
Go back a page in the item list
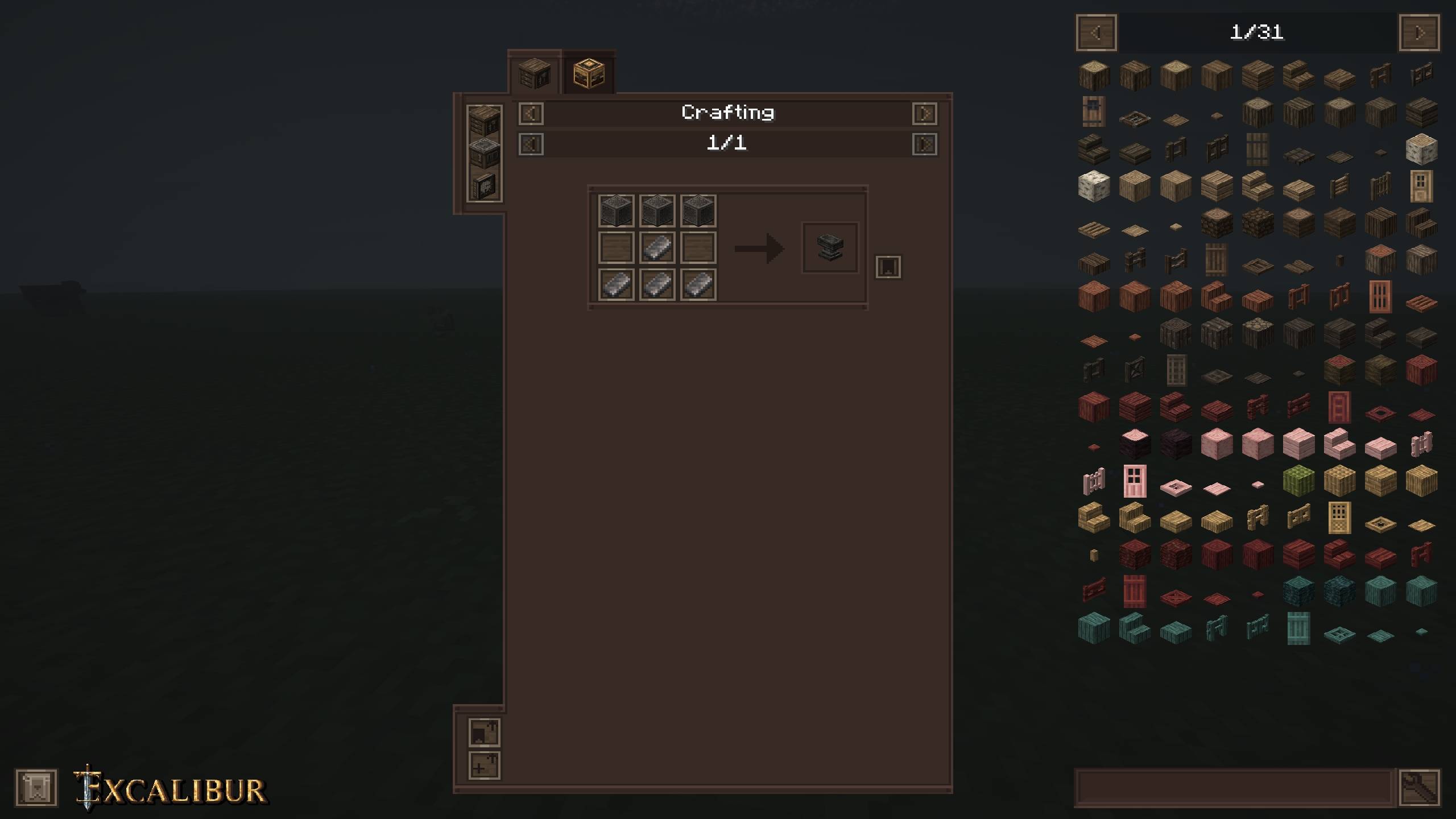click(x=1097, y=33)
